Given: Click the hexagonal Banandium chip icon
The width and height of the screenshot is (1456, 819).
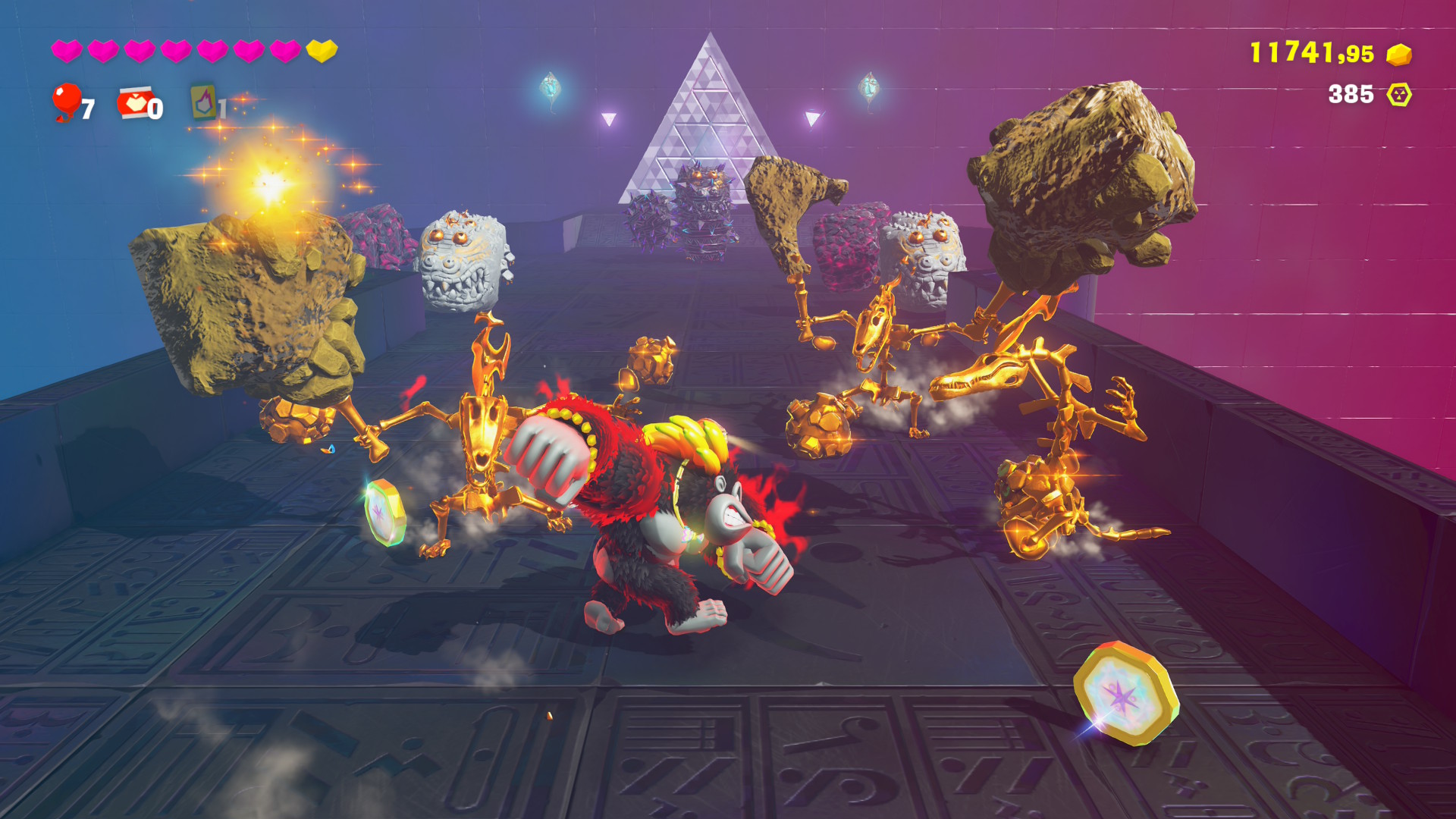Looking at the screenshot, I should 1399,95.
